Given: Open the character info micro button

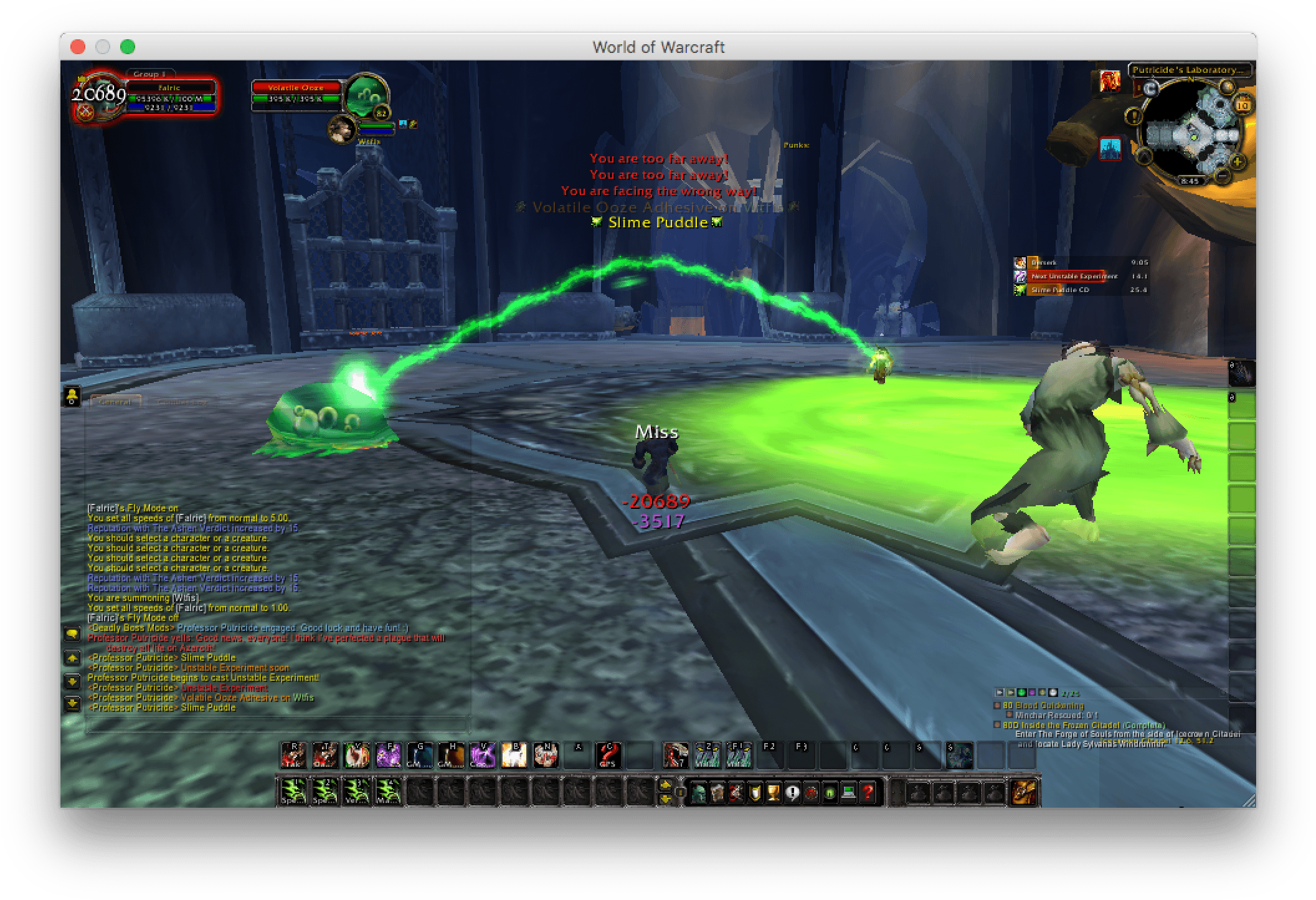Looking at the screenshot, I should 698,793.
